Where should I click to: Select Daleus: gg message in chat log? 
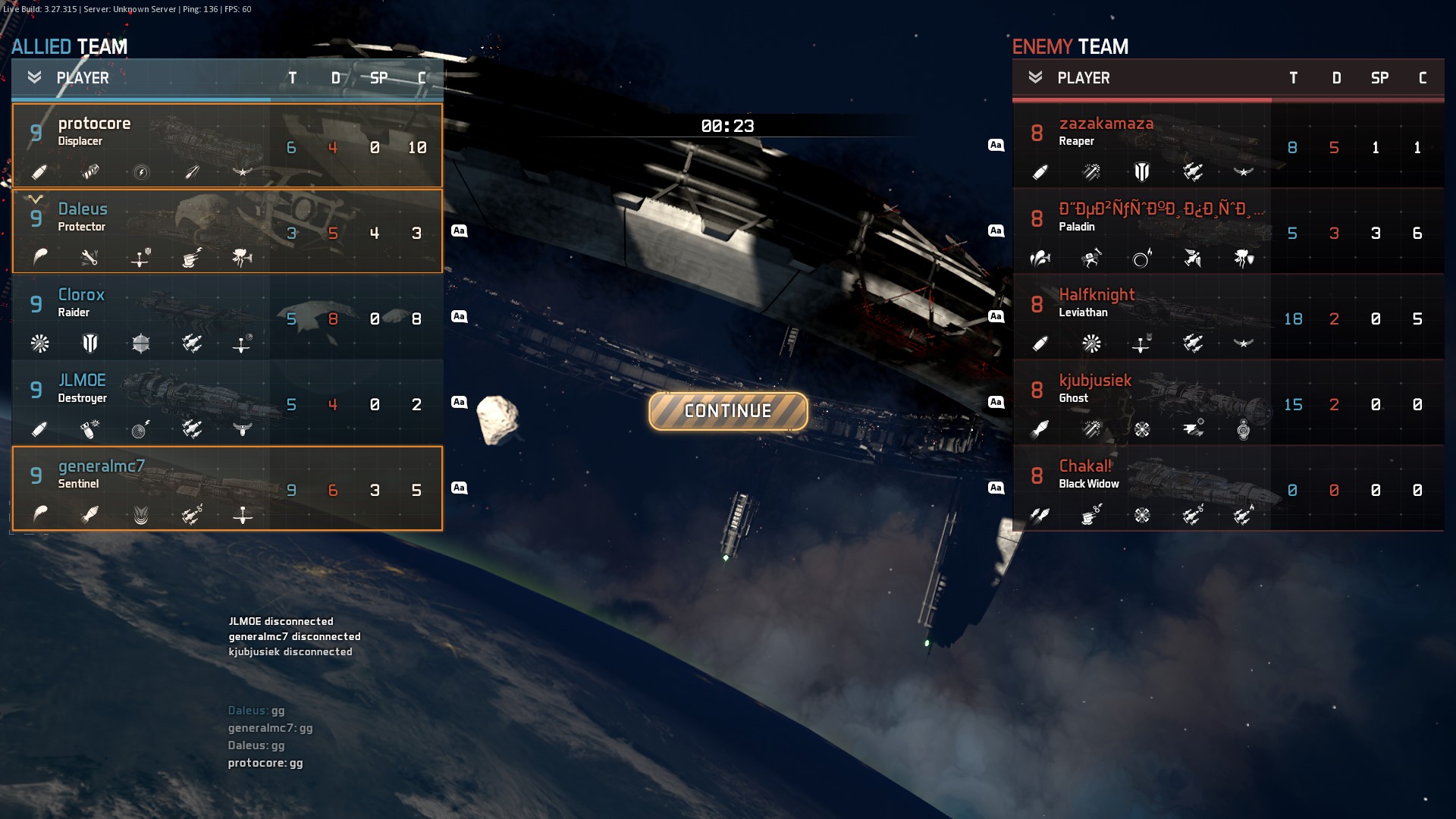[x=256, y=711]
